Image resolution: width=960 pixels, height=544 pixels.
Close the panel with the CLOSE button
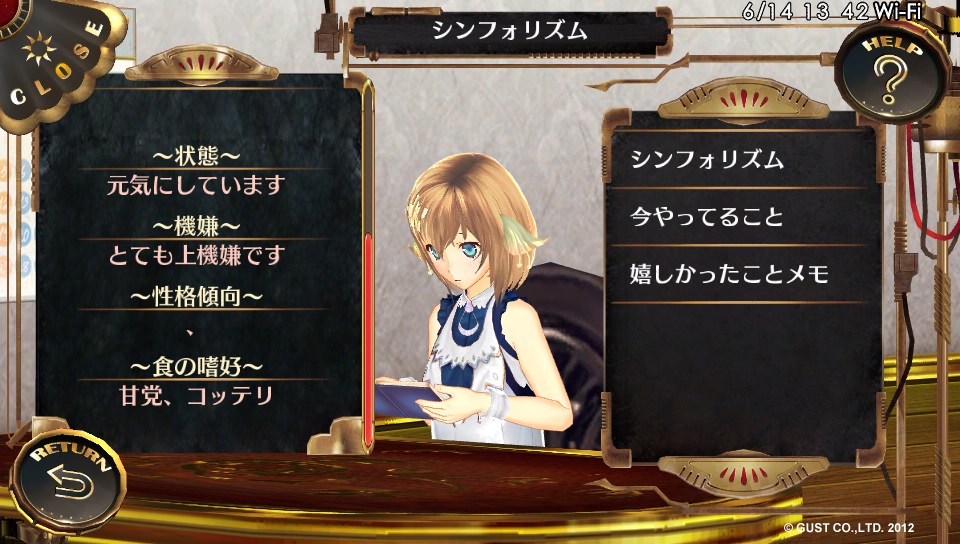pos(55,60)
